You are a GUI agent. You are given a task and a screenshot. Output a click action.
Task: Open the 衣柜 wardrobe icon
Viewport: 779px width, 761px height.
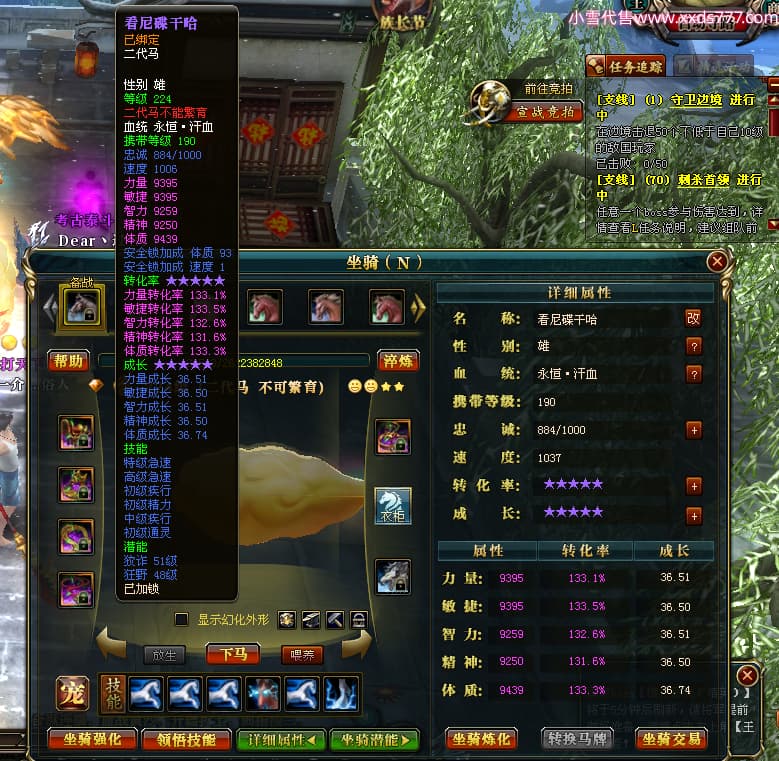click(392, 506)
